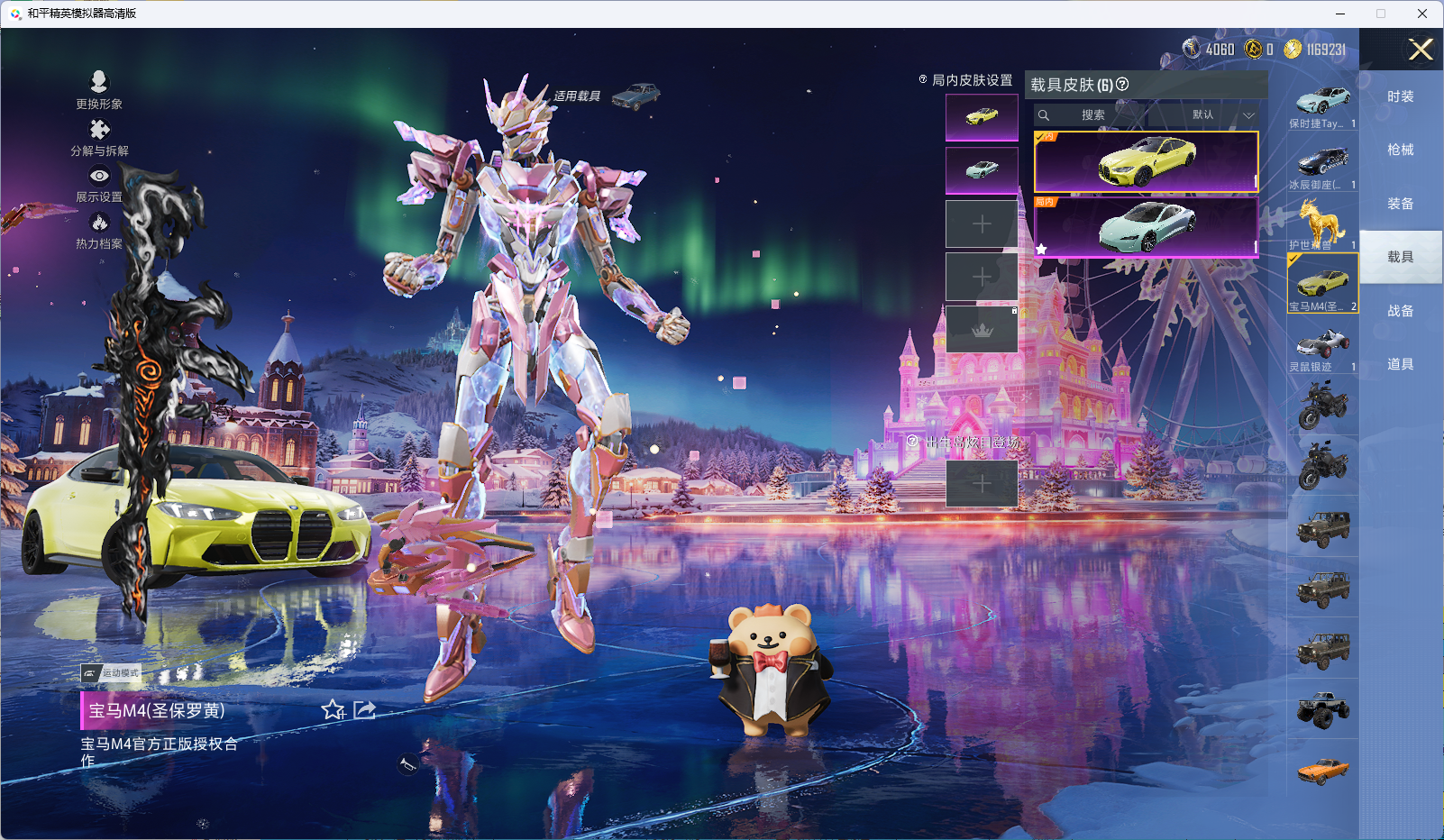
Task: Open the 热力档案 flame icon
Action: (x=99, y=229)
